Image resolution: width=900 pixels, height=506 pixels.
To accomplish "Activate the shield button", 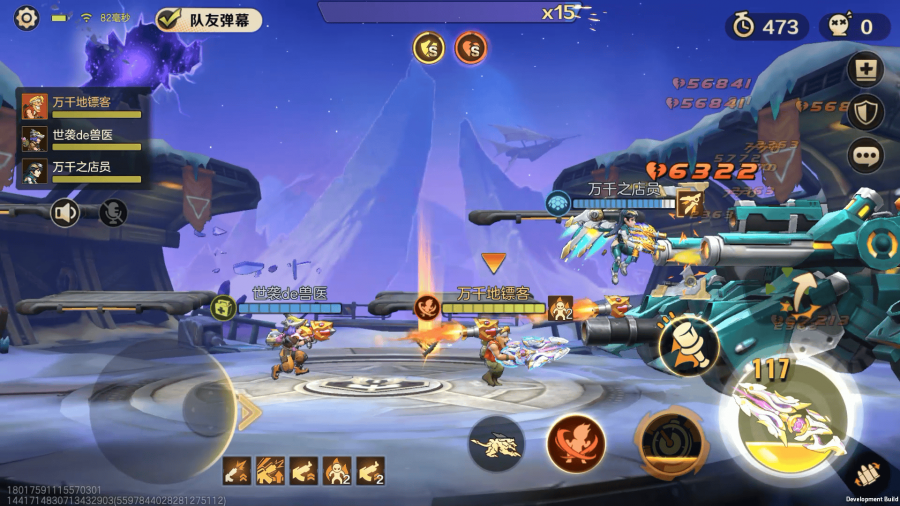I will coord(864,112).
